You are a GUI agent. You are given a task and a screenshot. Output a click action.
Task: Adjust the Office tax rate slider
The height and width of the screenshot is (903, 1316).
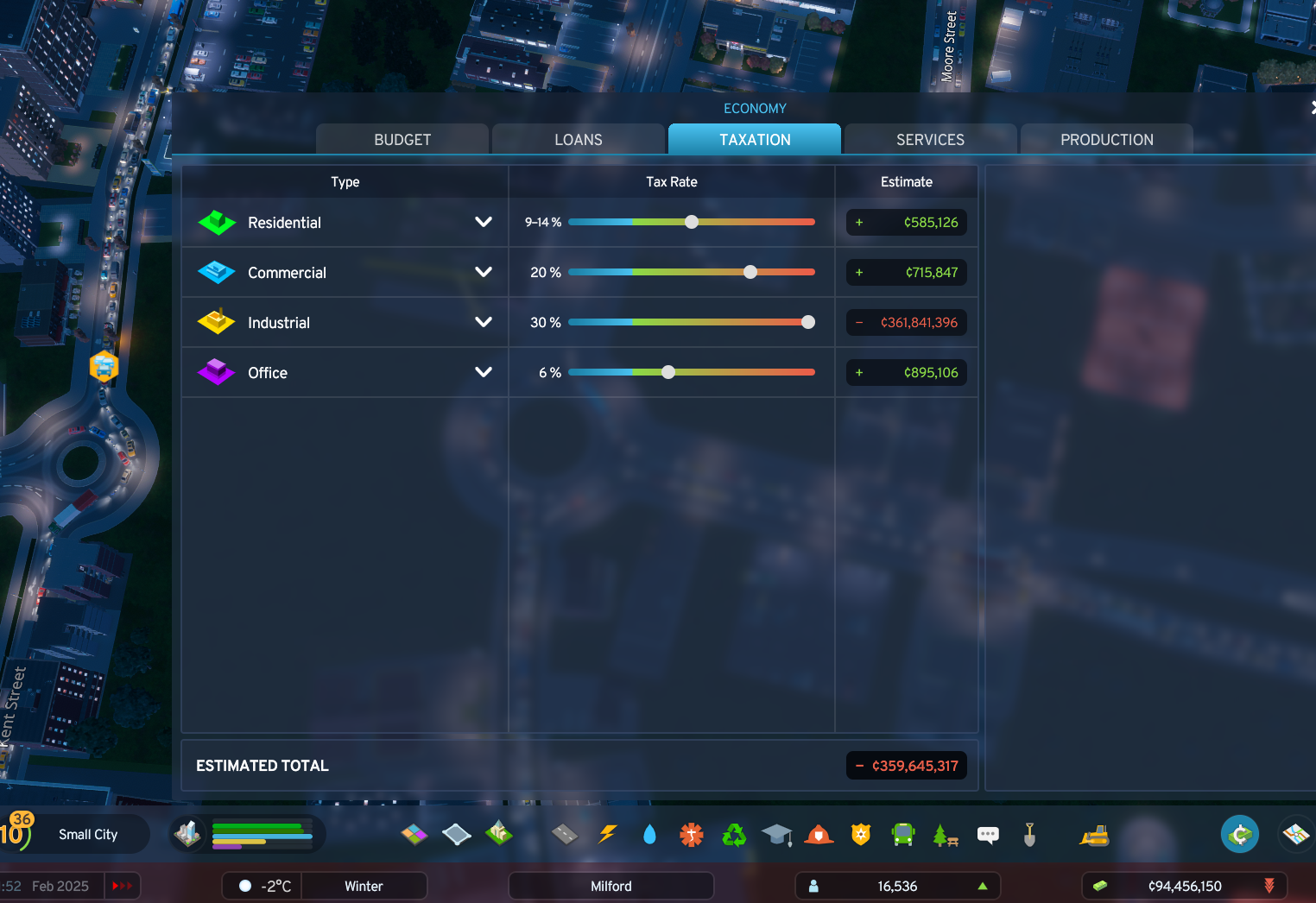(667, 372)
